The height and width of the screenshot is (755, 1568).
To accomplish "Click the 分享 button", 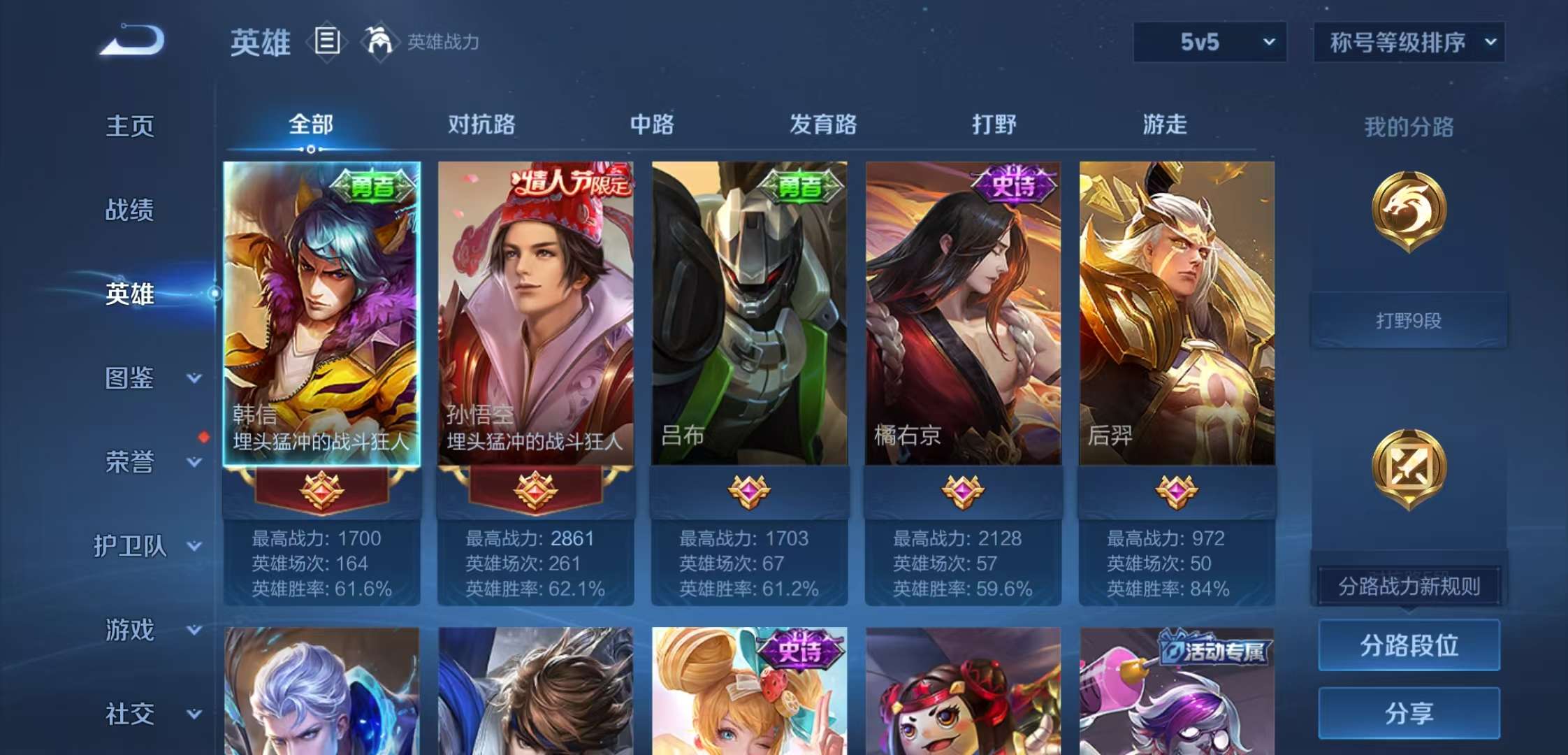I will click(1409, 714).
